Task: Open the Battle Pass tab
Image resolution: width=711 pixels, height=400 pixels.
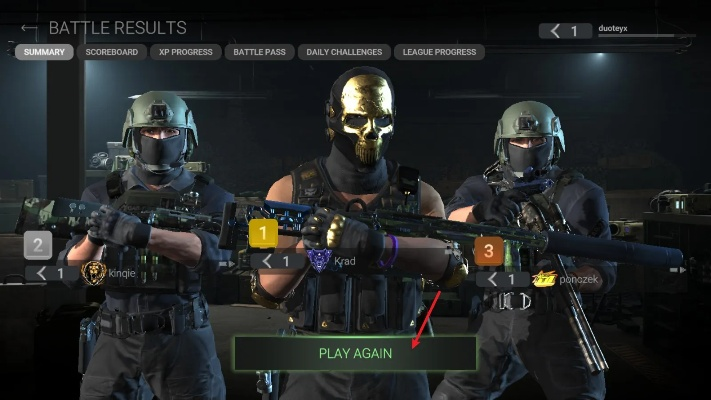Action: 260,52
